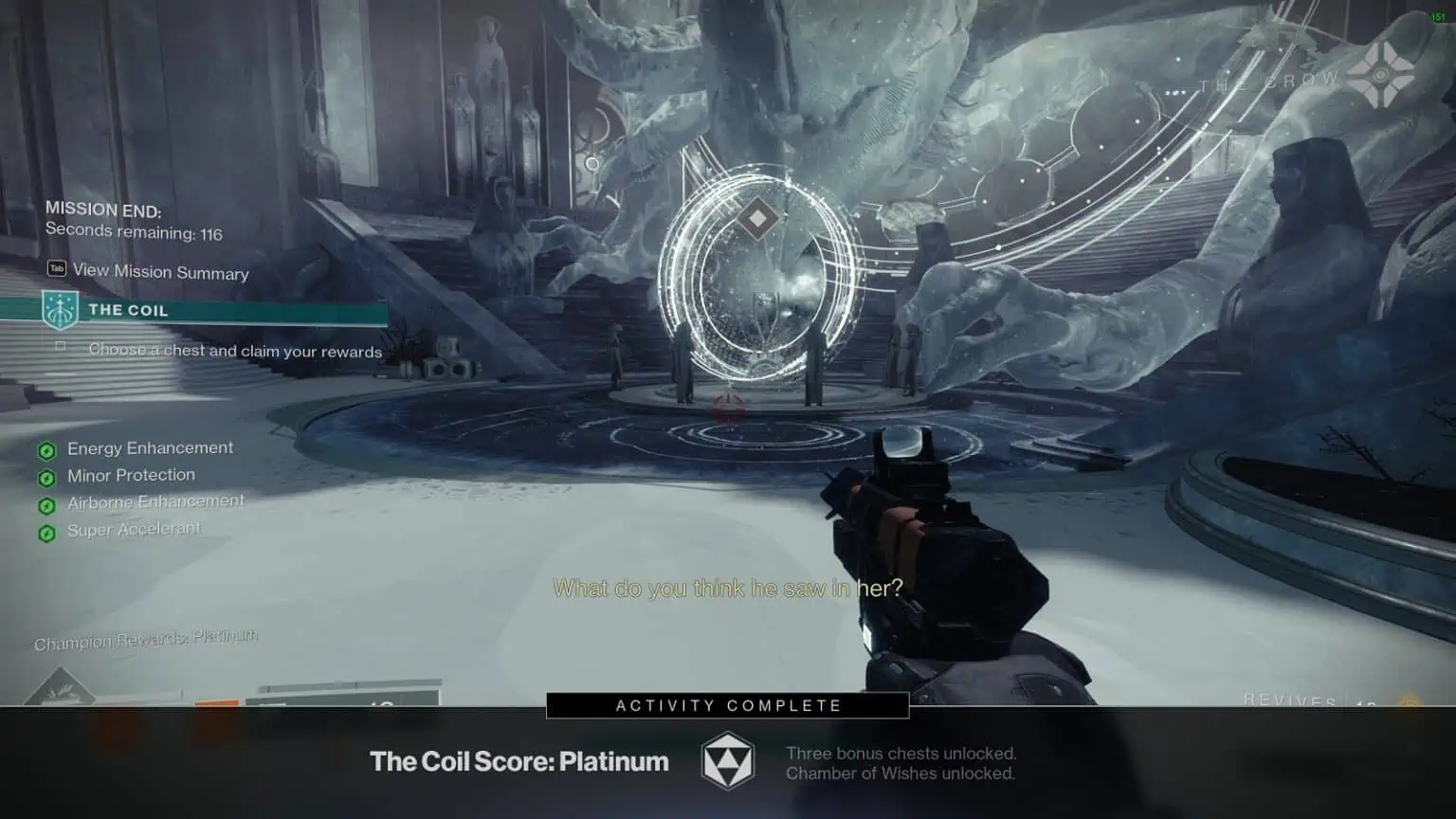Select the Energy Enhancement buff
Image resolution: width=1456 pixels, height=819 pixels.
pyautogui.click(x=149, y=448)
